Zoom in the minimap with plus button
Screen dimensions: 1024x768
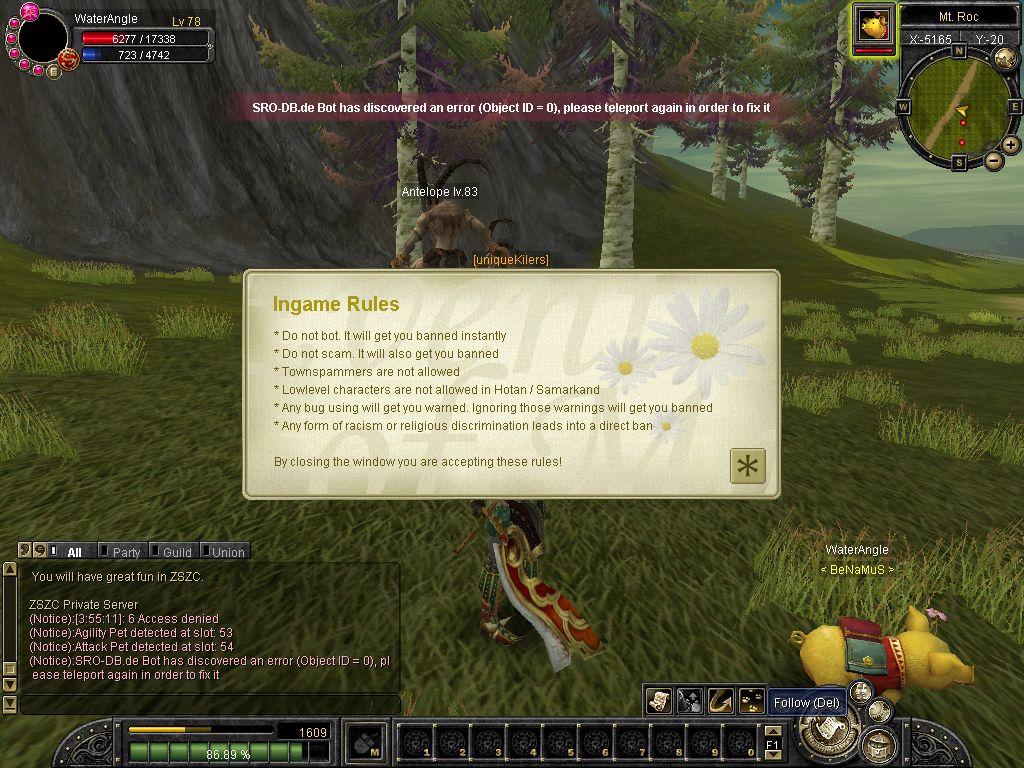pyautogui.click(x=1011, y=145)
